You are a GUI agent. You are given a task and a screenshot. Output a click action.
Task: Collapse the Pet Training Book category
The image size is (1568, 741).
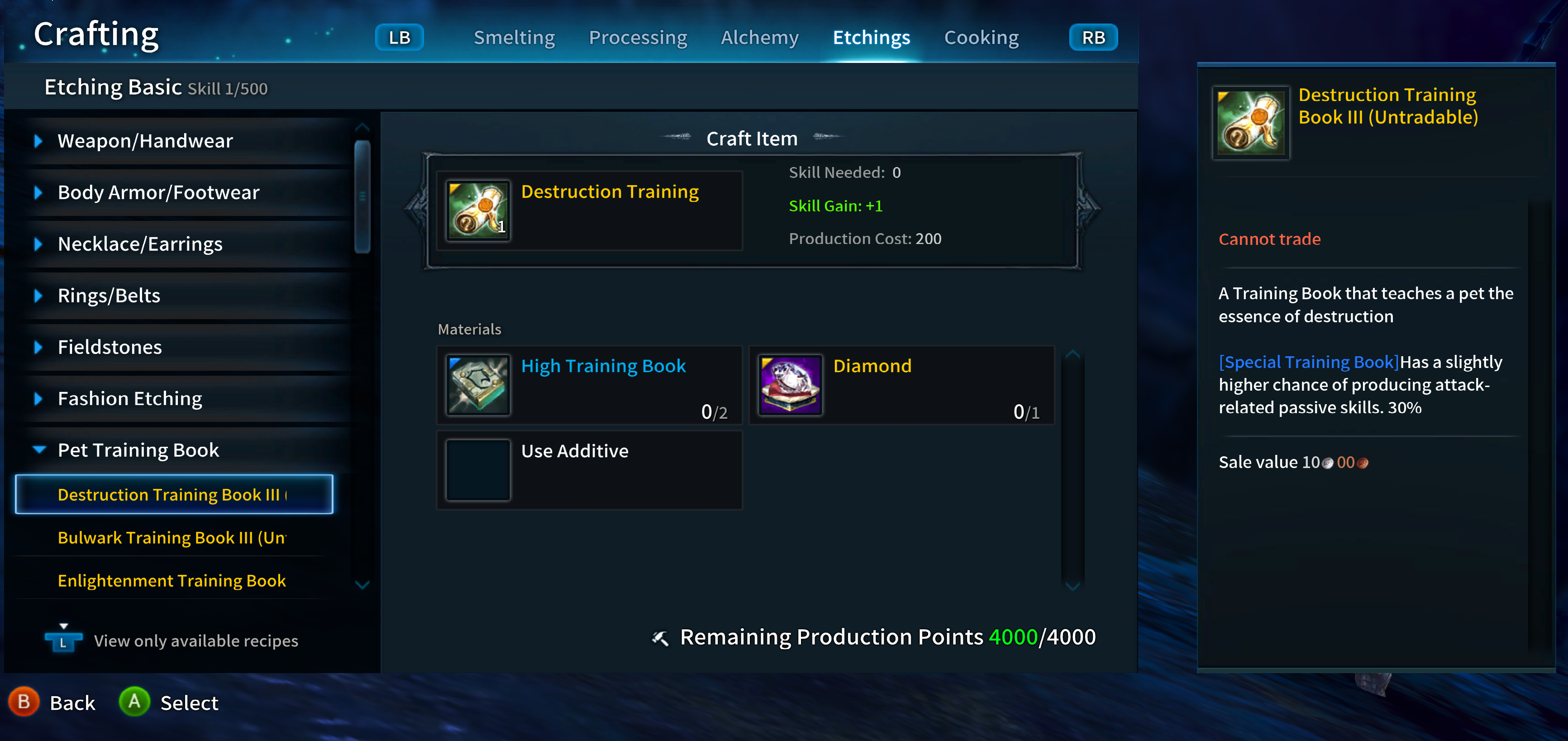[x=39, y=449]
